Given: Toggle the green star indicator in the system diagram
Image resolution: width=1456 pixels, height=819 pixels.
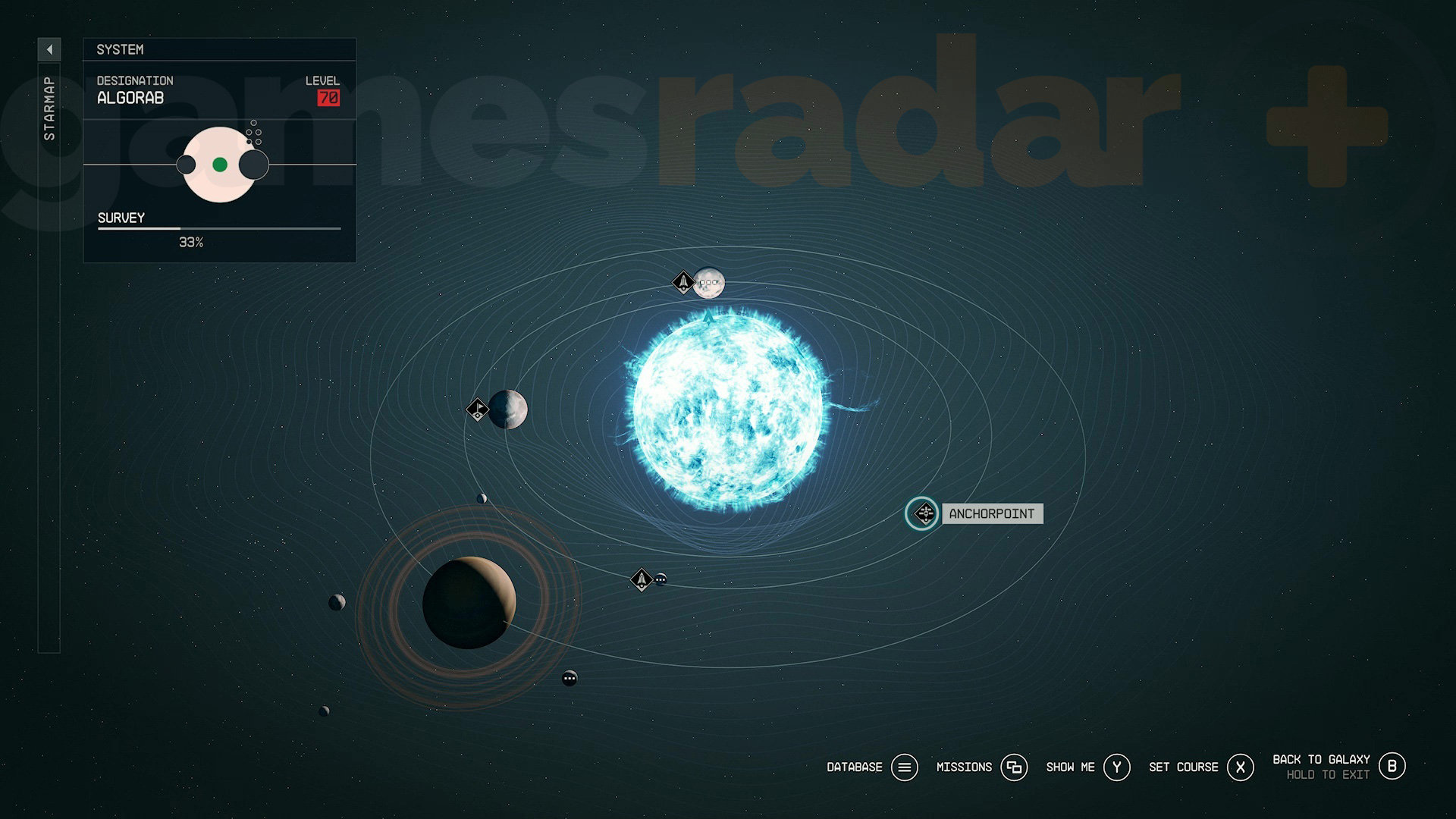Looking at the screenshot, I should coord(221,163).
